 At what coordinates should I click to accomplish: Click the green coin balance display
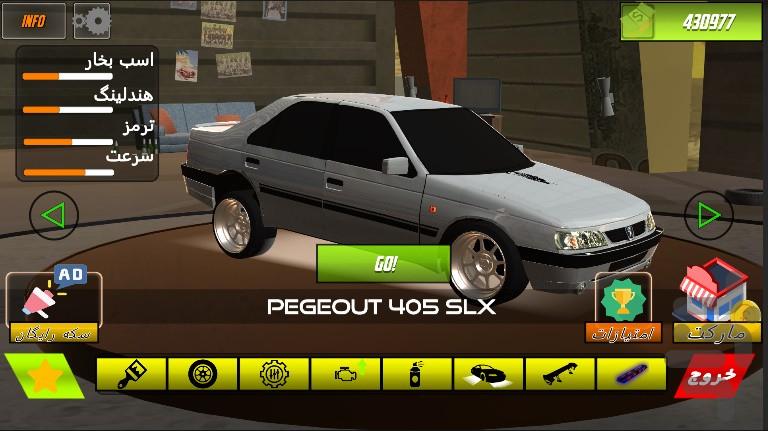click(690, 21)
